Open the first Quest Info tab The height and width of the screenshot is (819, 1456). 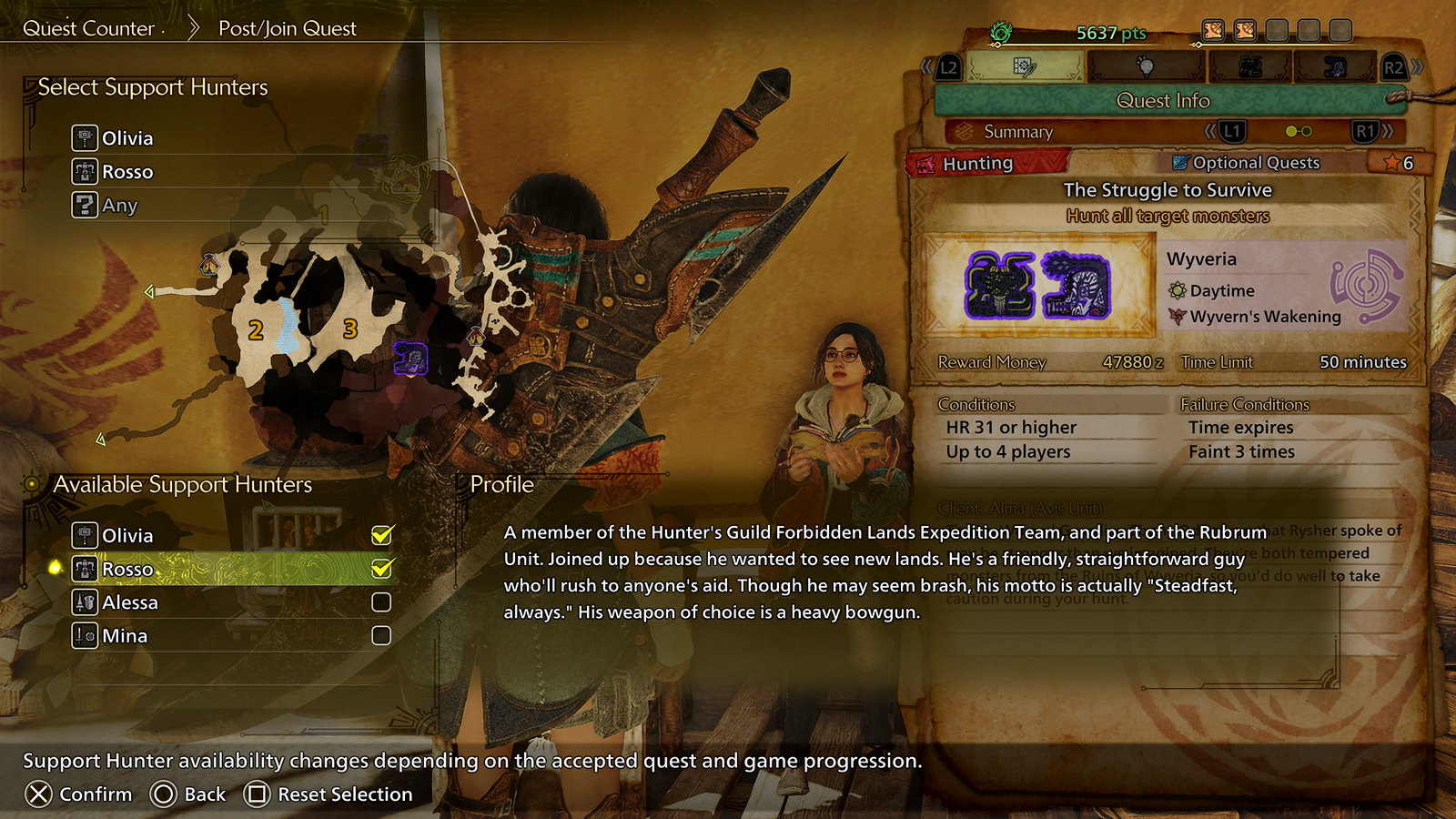pos(1025,66)
